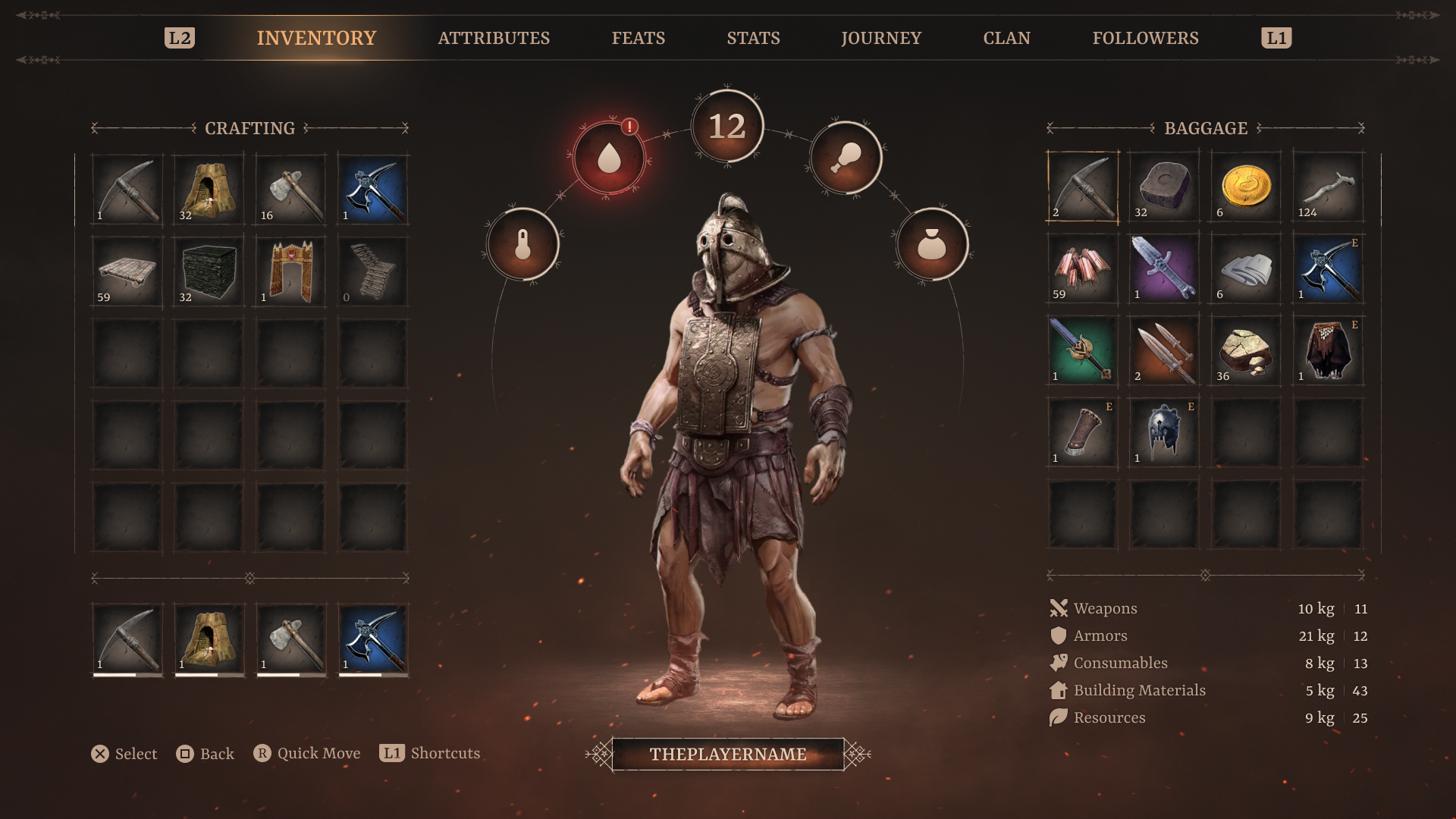The height and width of the screenshot is (819, 1456).
Task: Switch to the Attributes tab
Action: (x=494, y=38)
